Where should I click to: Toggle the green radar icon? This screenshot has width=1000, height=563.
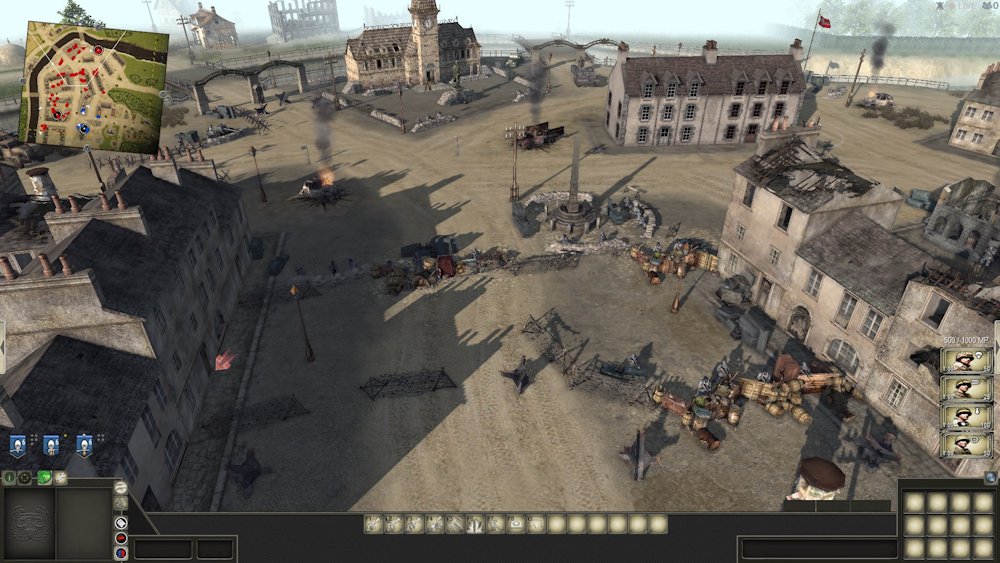(43, 478)
